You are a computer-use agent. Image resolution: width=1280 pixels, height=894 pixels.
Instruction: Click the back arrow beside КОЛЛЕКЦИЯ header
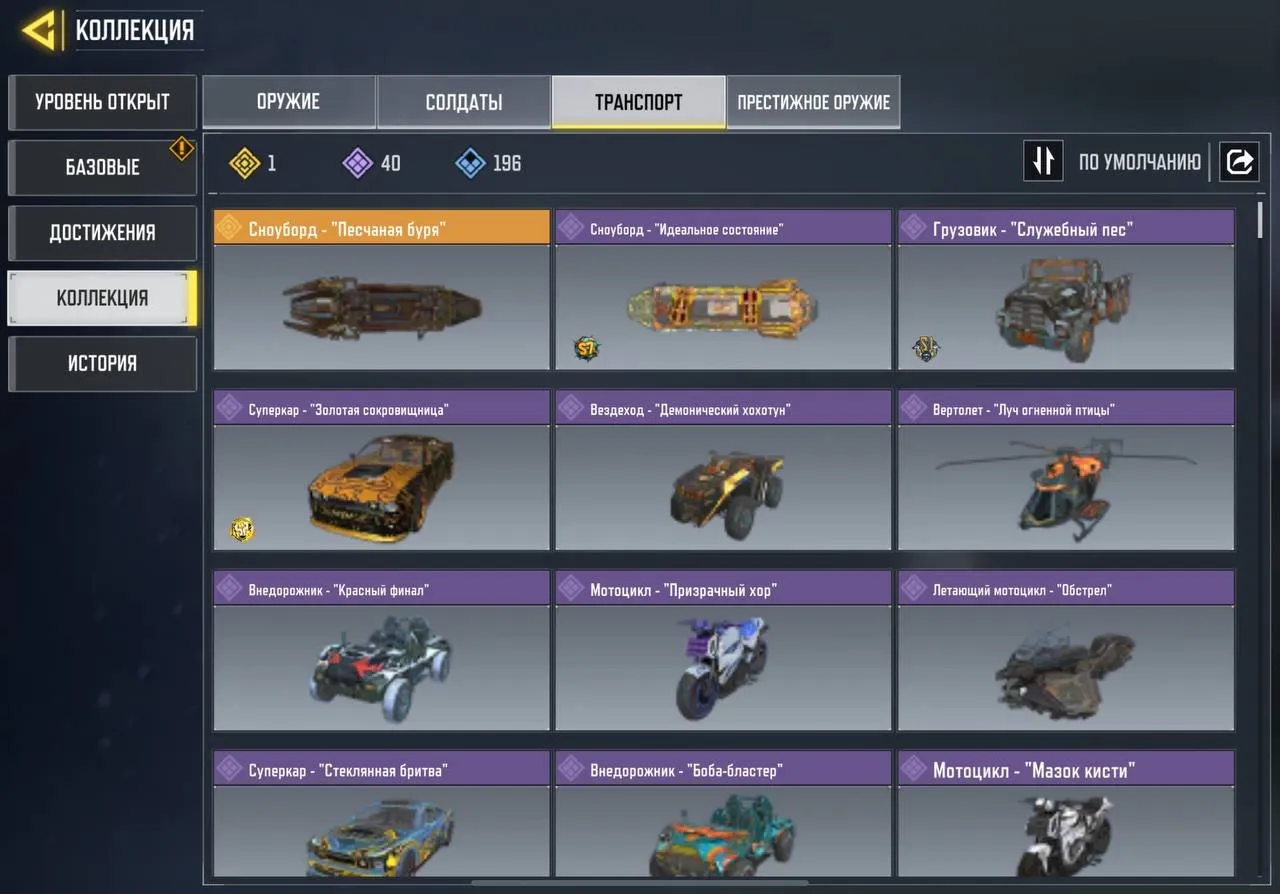tap(36, 29)
